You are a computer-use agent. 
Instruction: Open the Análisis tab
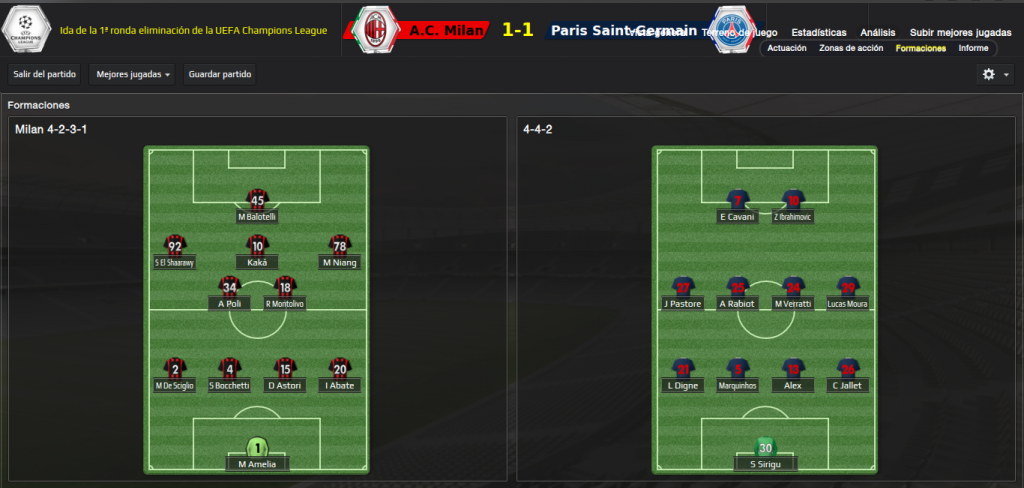[877, 33]
